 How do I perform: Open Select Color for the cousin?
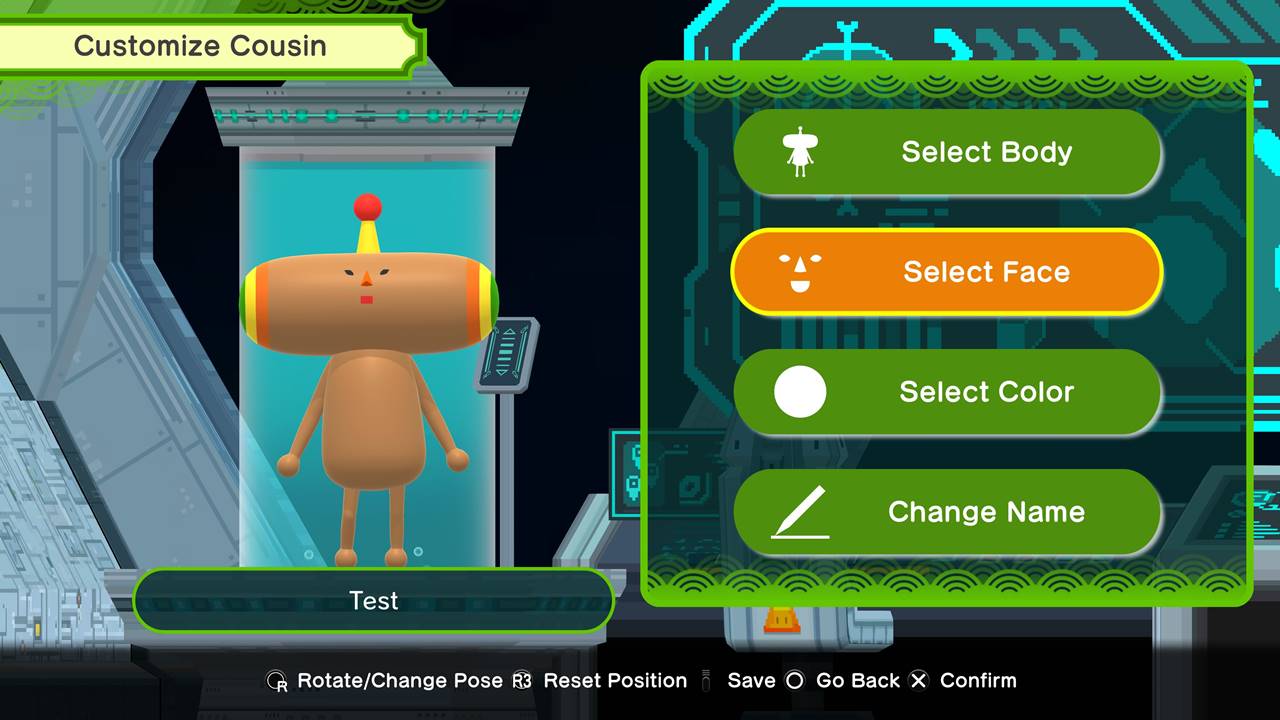(x=947, y=392)
